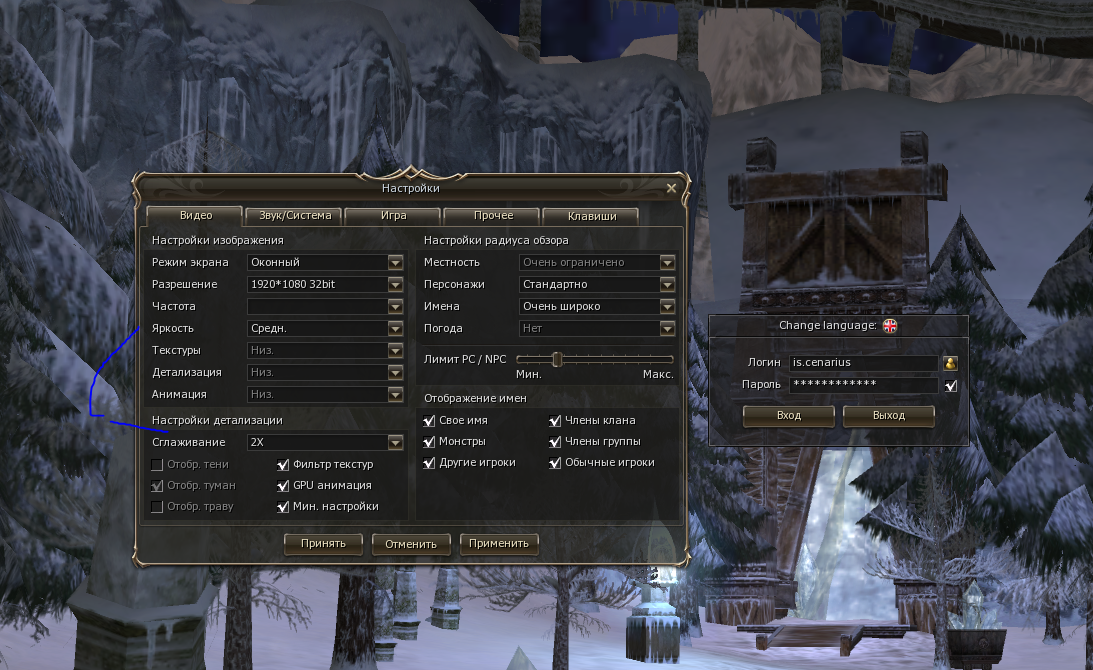Toggle the Монстры name display checkbox
Viewport: 1093px width, 670px height.
click(x=430, y=442)
